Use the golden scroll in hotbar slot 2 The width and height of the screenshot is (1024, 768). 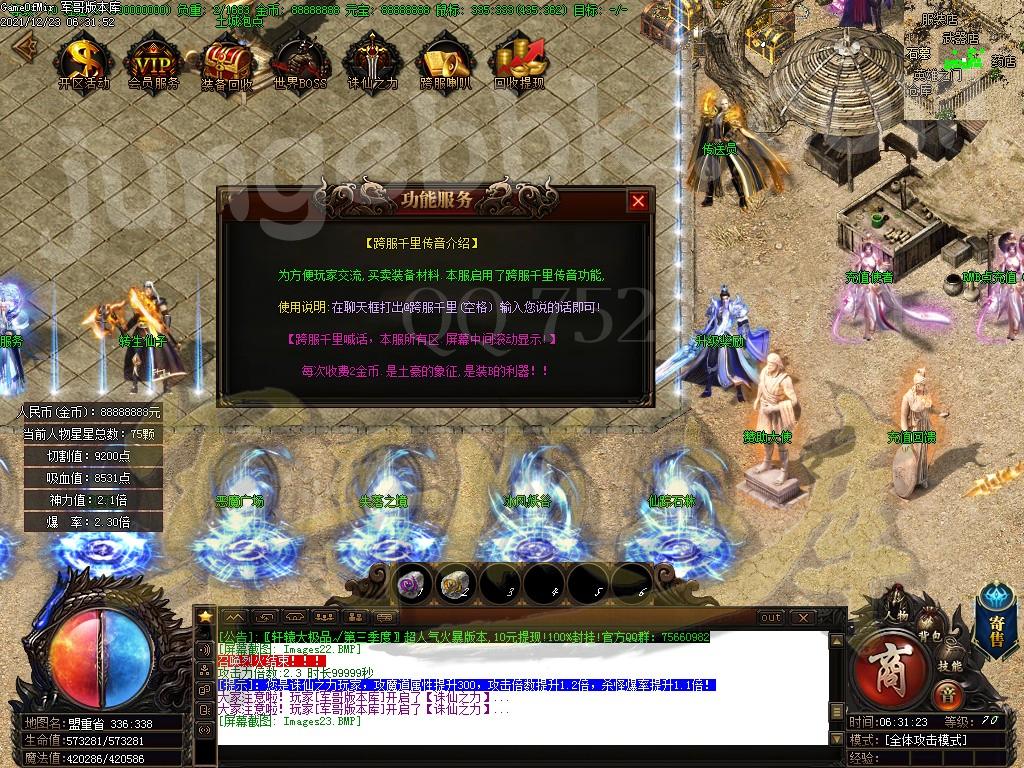[456, 584]
